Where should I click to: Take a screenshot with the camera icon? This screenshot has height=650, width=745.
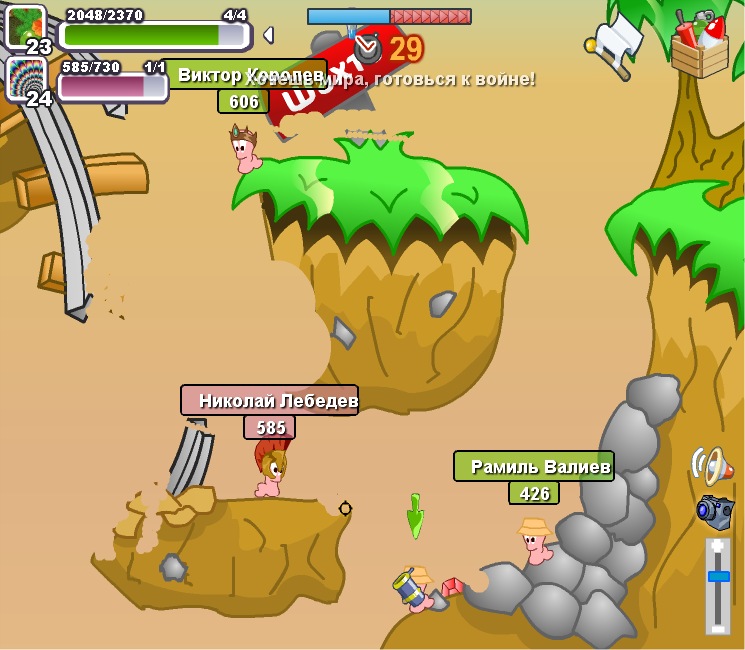tap(715, 511)
